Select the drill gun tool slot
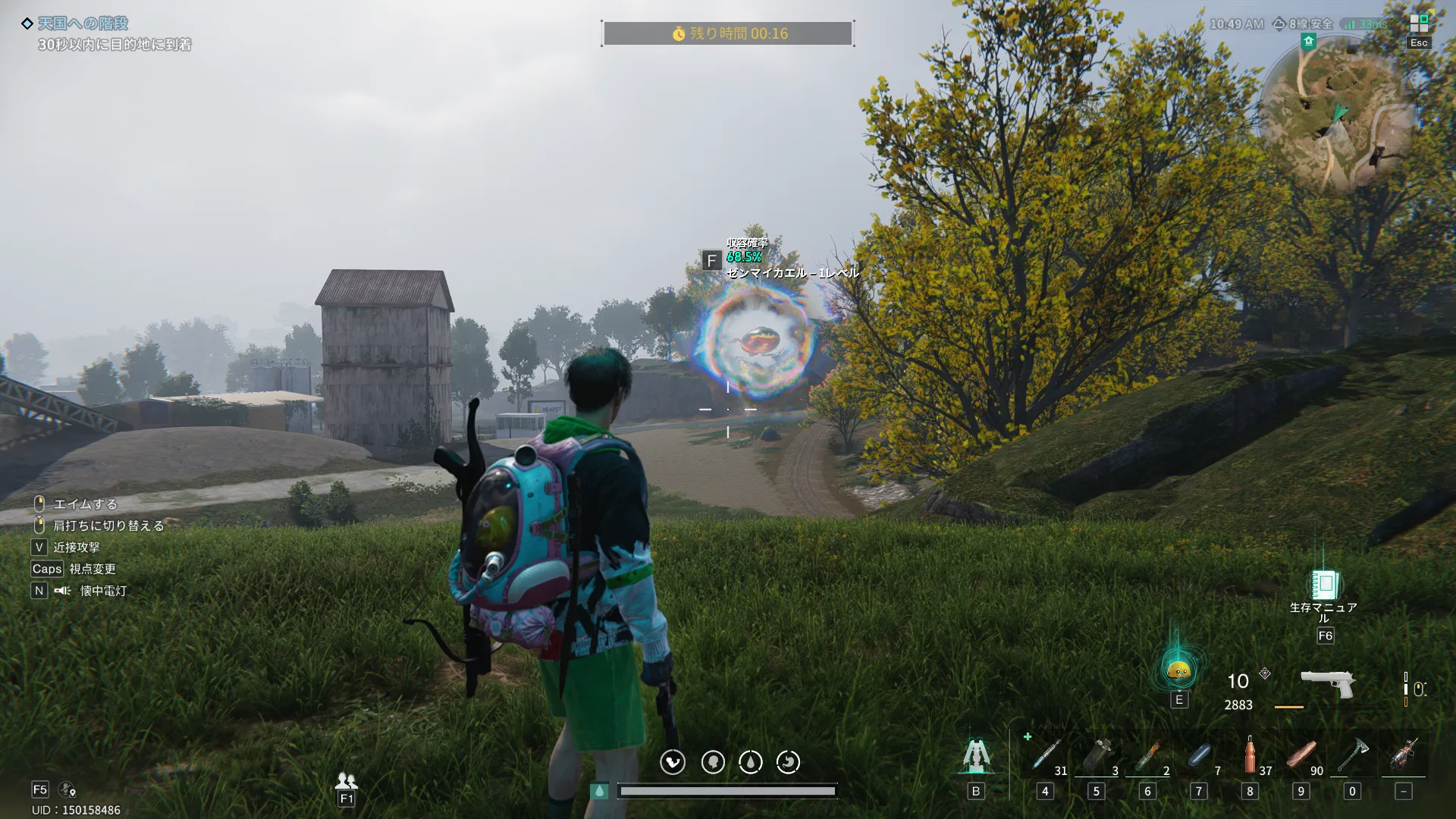Image resolution: width=1456 pixels, height=819 pixels. (1404, 756)
